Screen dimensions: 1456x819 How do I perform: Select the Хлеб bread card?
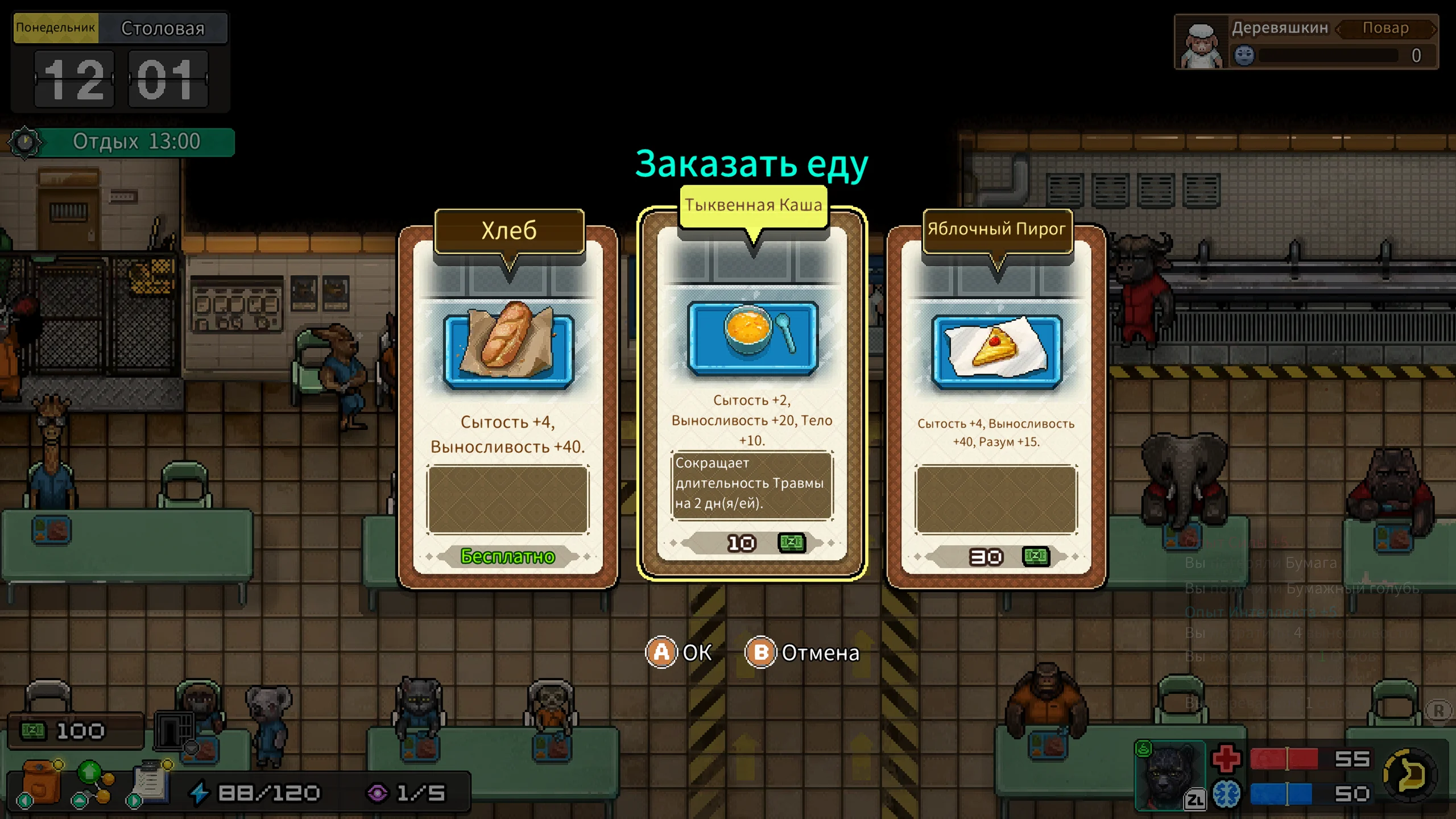(x=508, y=407)
